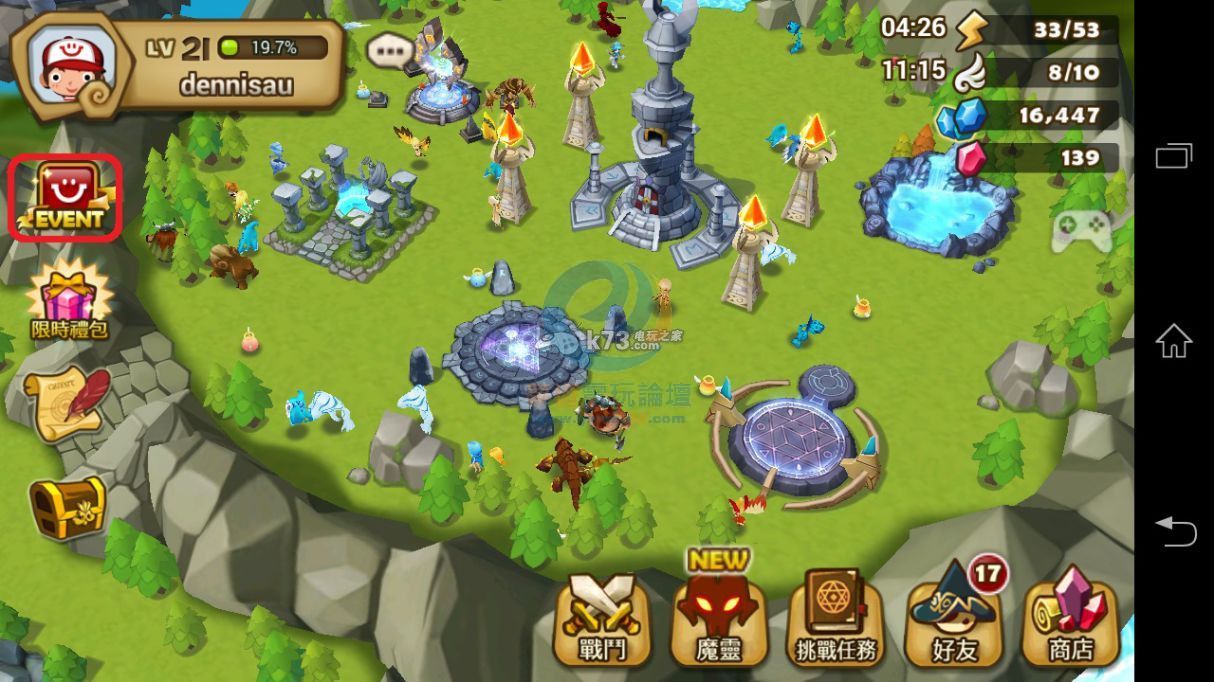Open the 商店 shop
Viewport: 1214px width, 682px height.
tap(1070, 620)
